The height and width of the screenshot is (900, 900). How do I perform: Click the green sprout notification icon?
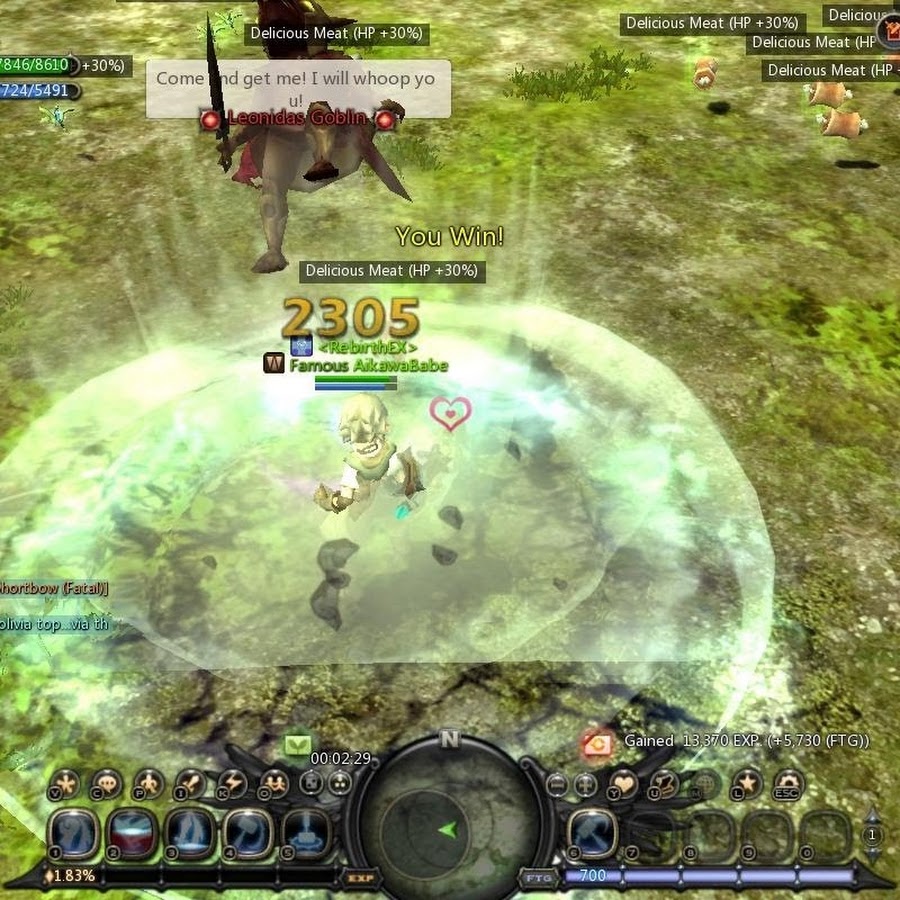[x=298, y=745]
